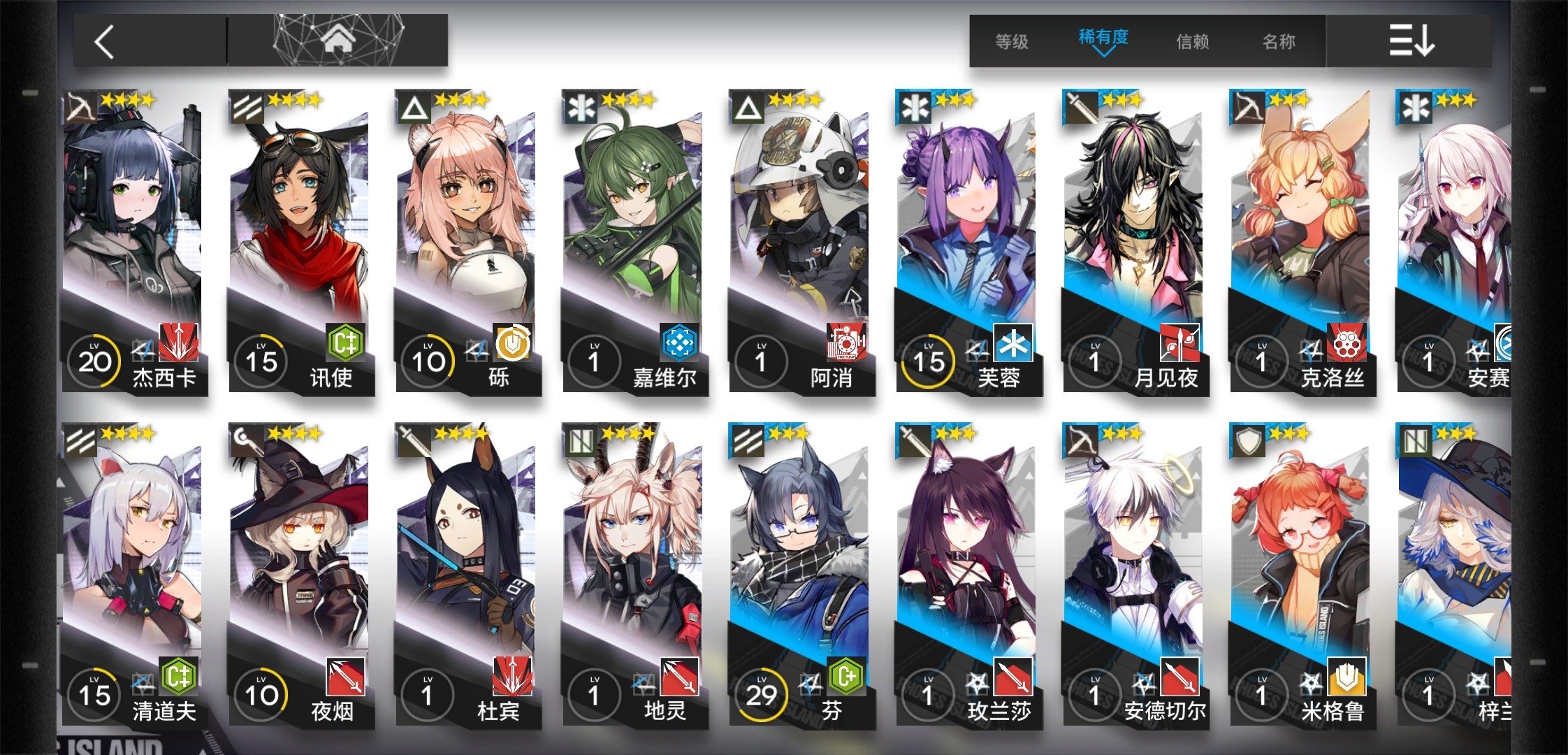
Task: Go back using the arrow button
Action: point(105,42)
